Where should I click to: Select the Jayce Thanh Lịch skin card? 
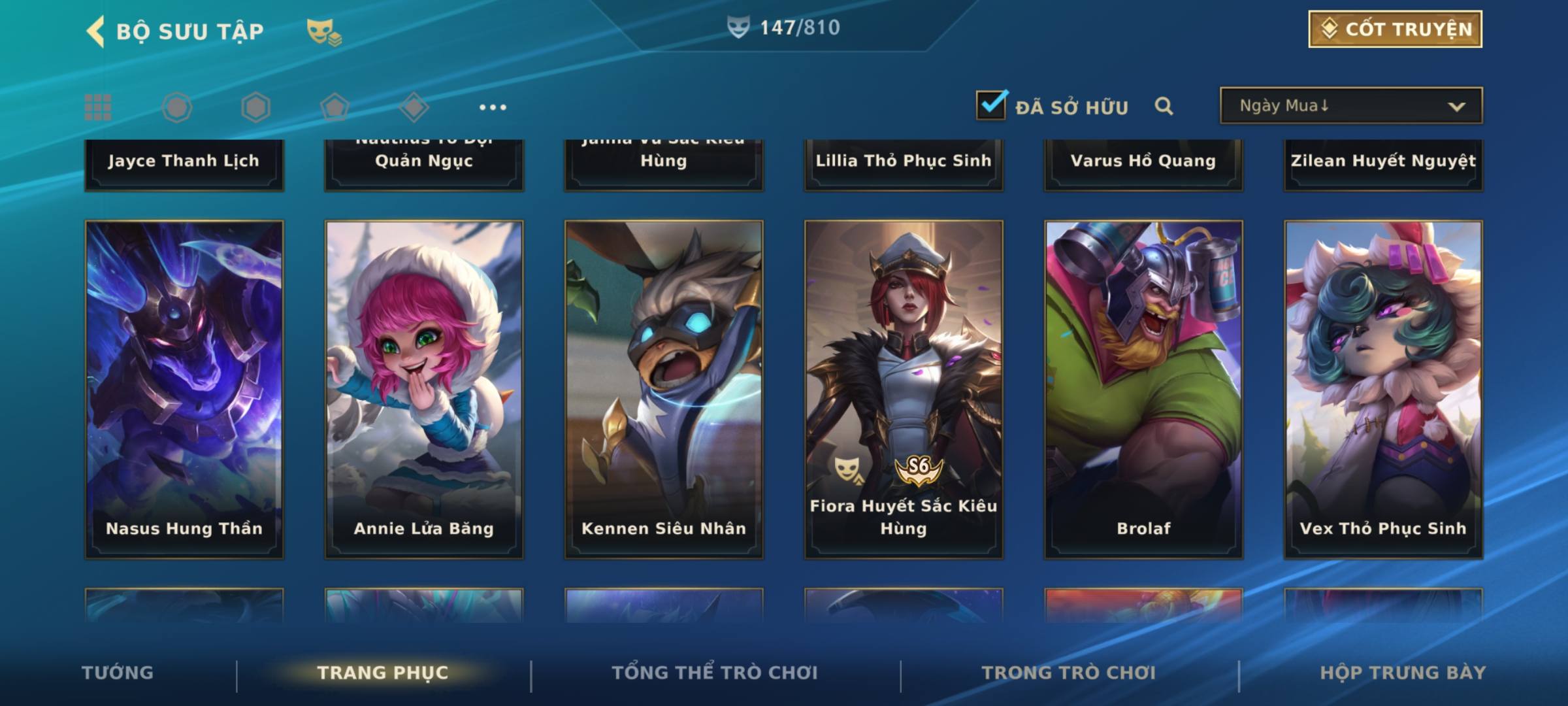pyautogui.click(x=184, y=163)
